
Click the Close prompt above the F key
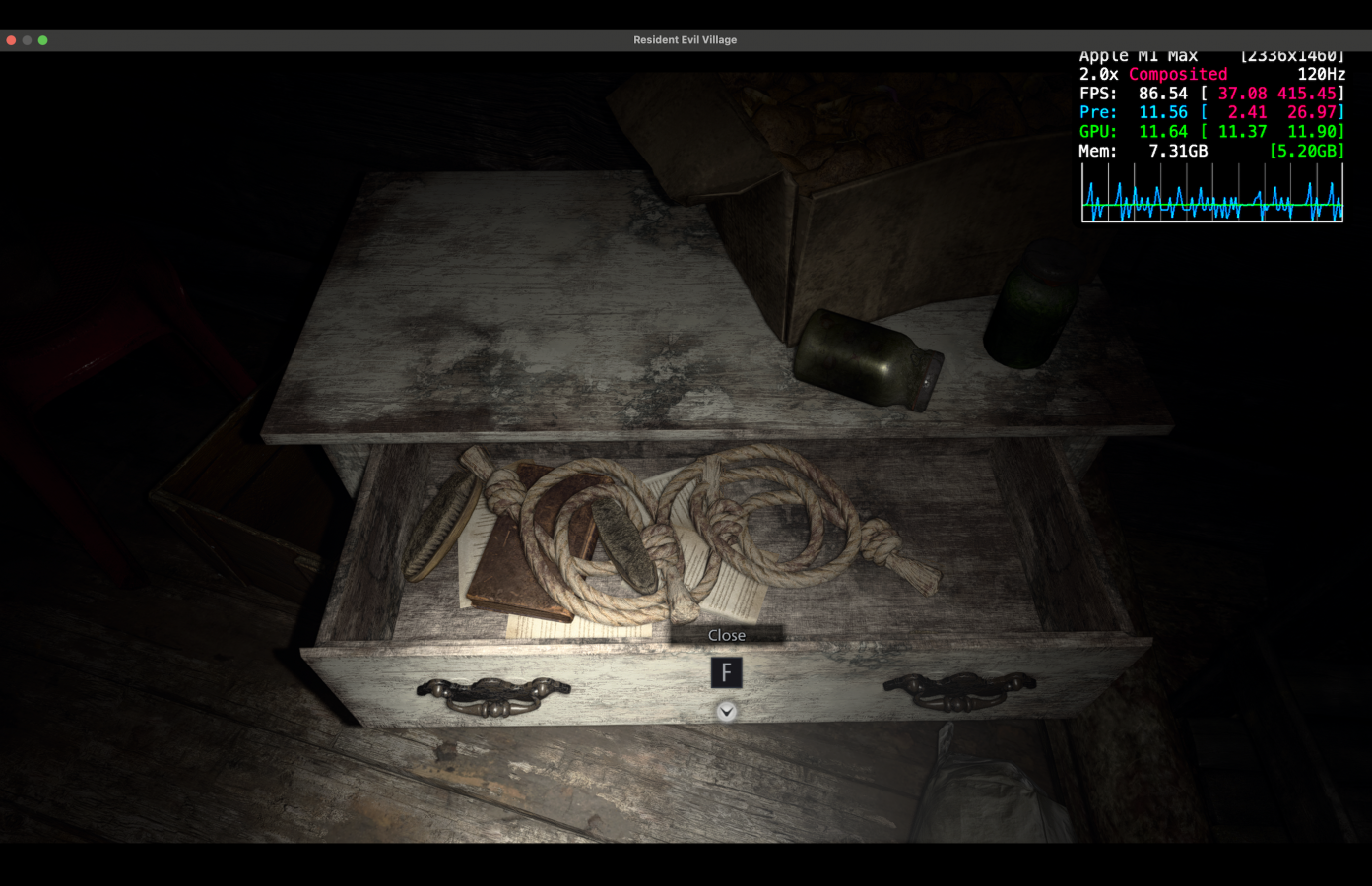726,635
